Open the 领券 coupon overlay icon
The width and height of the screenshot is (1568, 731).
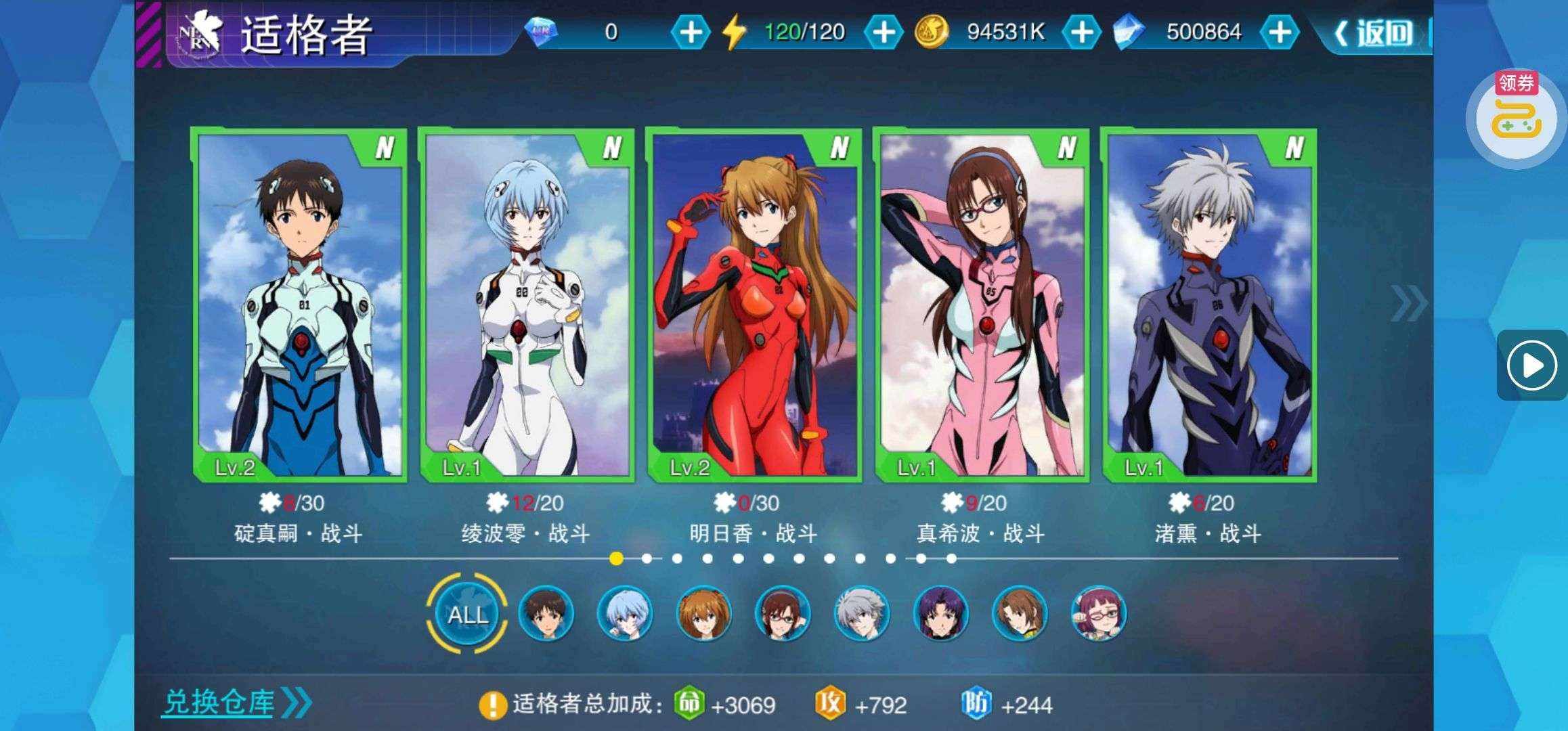point(1517,115)
